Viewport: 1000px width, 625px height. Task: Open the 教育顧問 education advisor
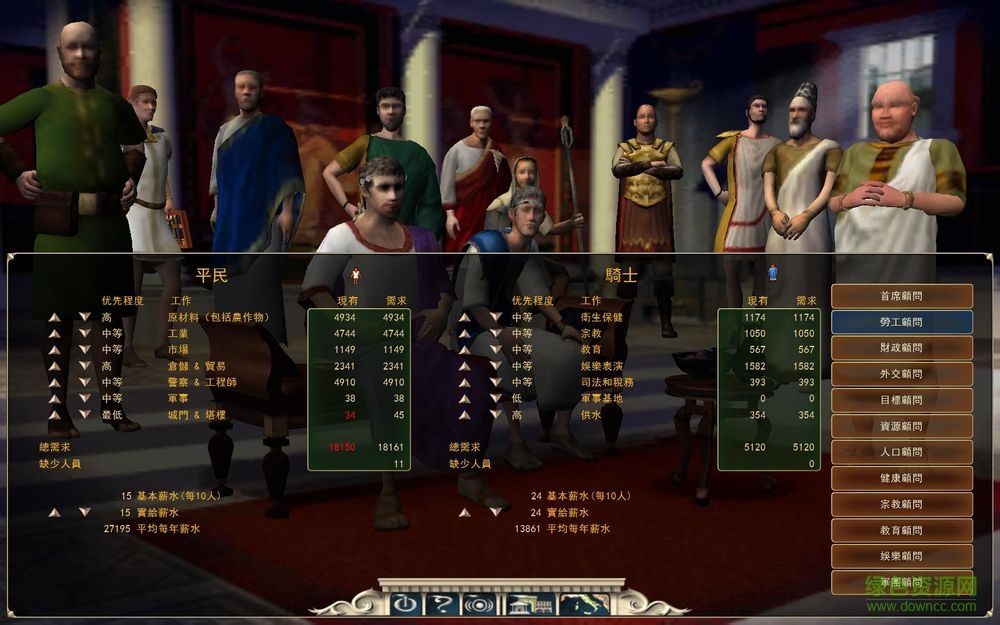click(901, 530)
